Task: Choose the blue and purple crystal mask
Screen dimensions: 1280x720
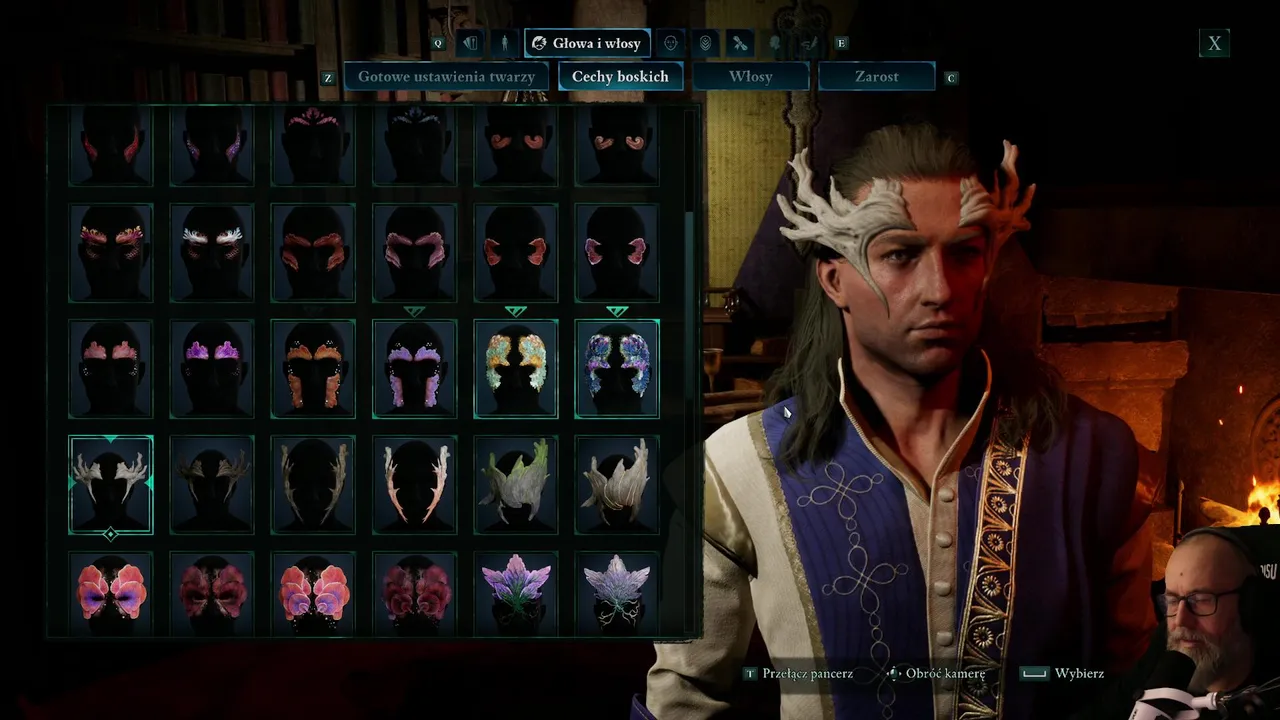Action: tap(617, 369)
